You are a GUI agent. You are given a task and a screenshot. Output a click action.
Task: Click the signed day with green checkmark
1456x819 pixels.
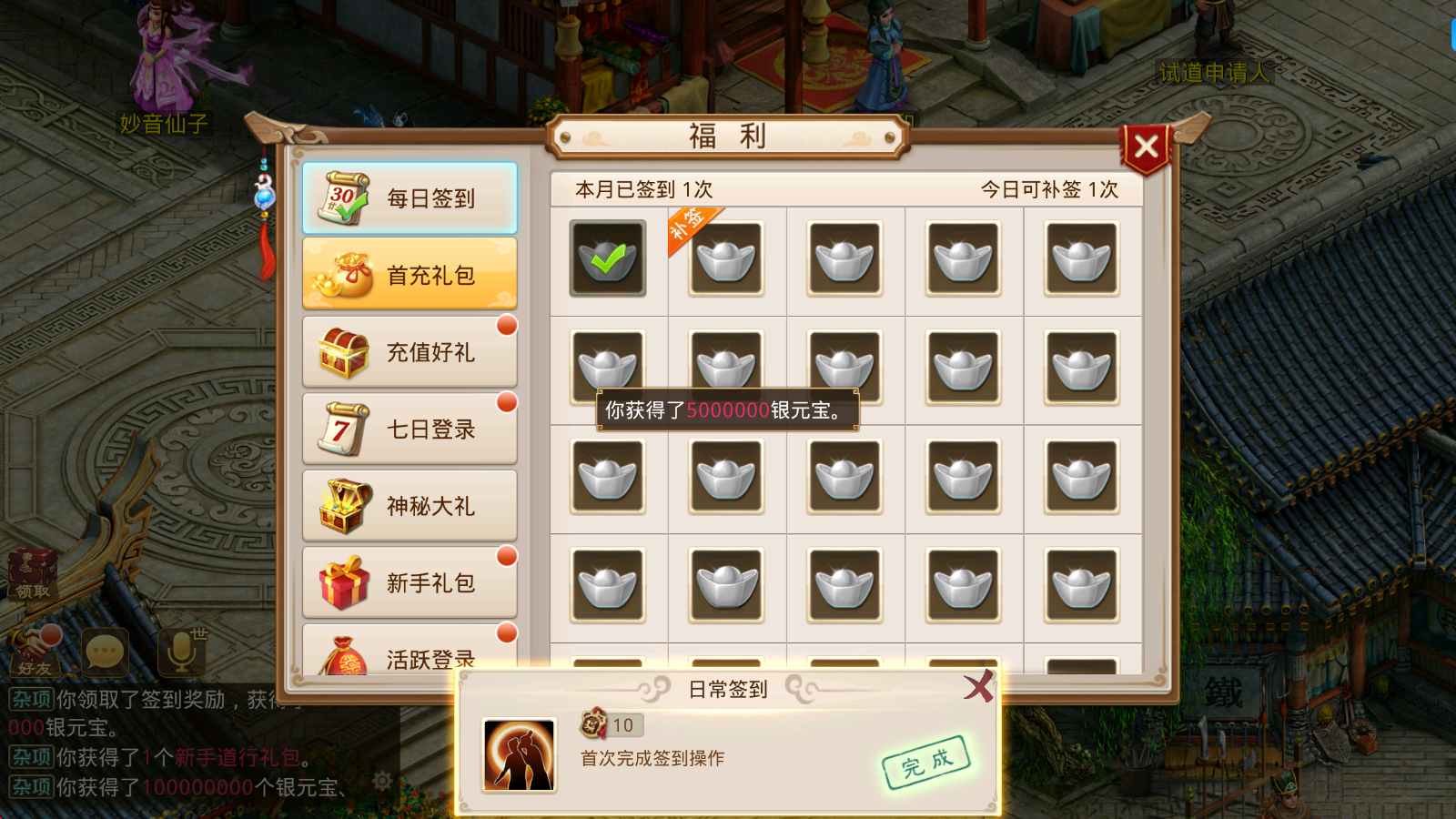pyautogui.click(x=608, y=258)
